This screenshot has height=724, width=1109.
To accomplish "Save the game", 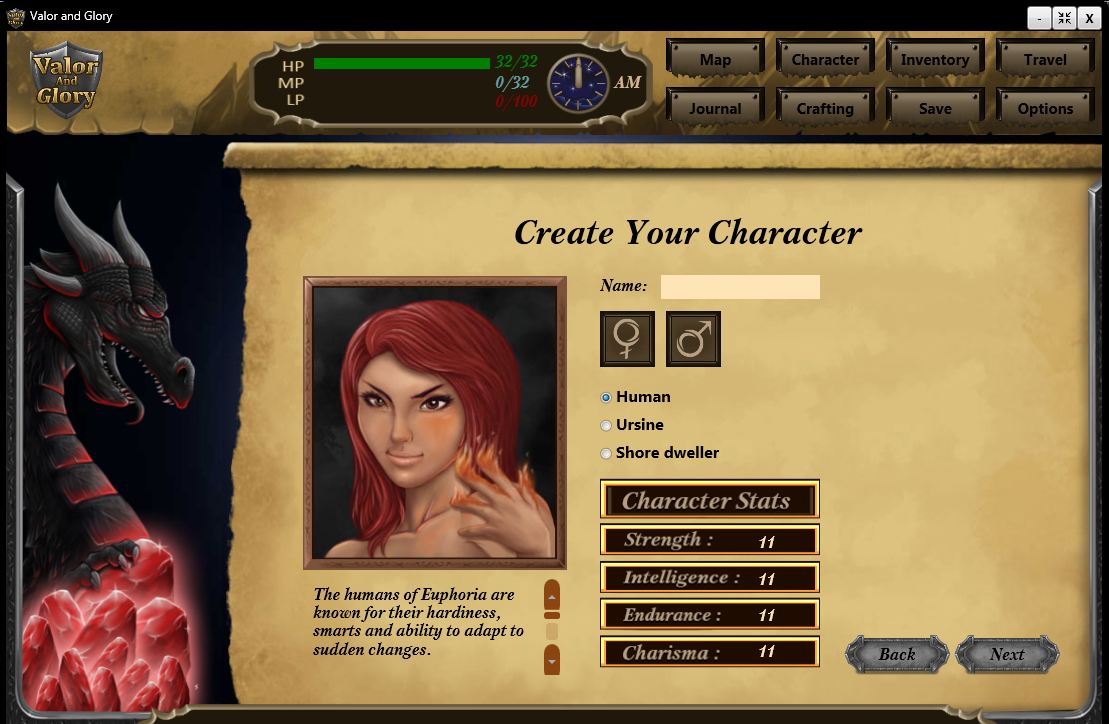I will [x=935, y=108].
